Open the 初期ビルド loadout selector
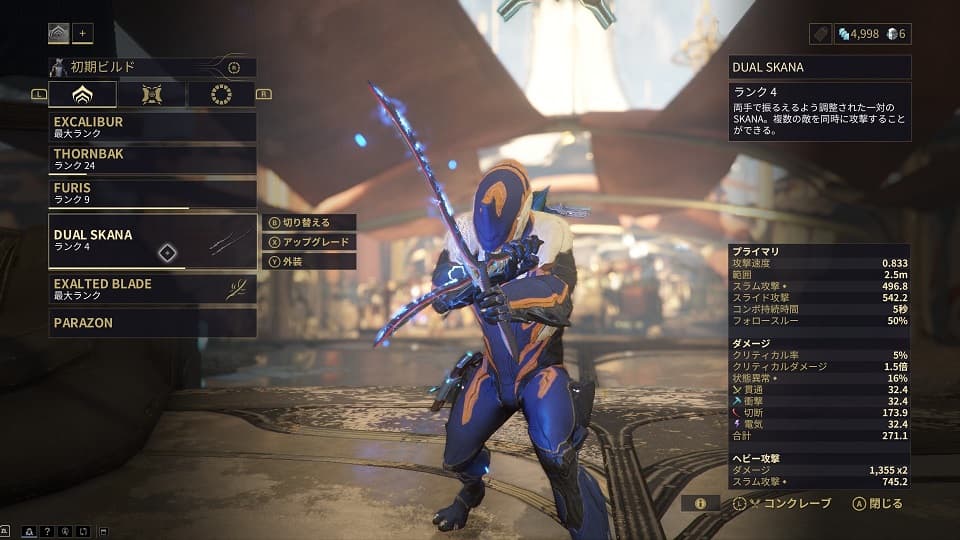The image size is (960, 540). point(152,67)
